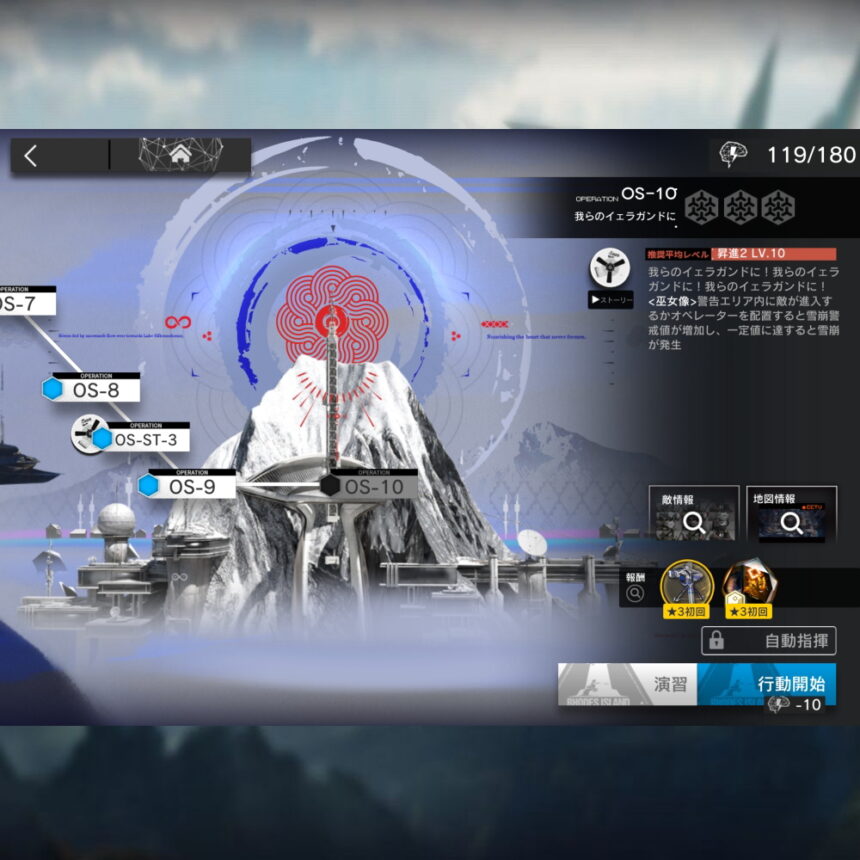Select the OS-10 stage node
The image size is (860, 860).
coord(372,486)
